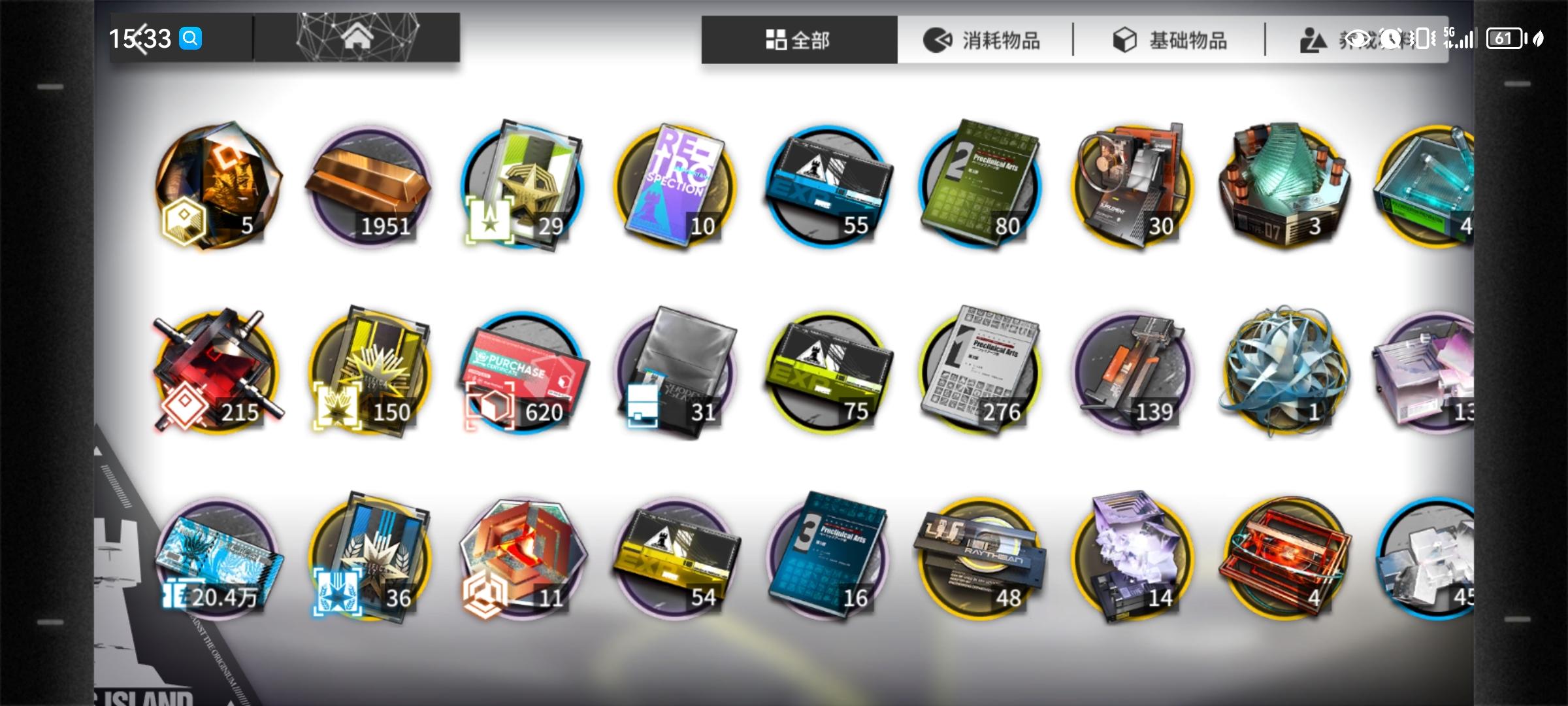
Task: Select the gold certificate showing 150
Action: pyautogui.click(x=369, y=373)
